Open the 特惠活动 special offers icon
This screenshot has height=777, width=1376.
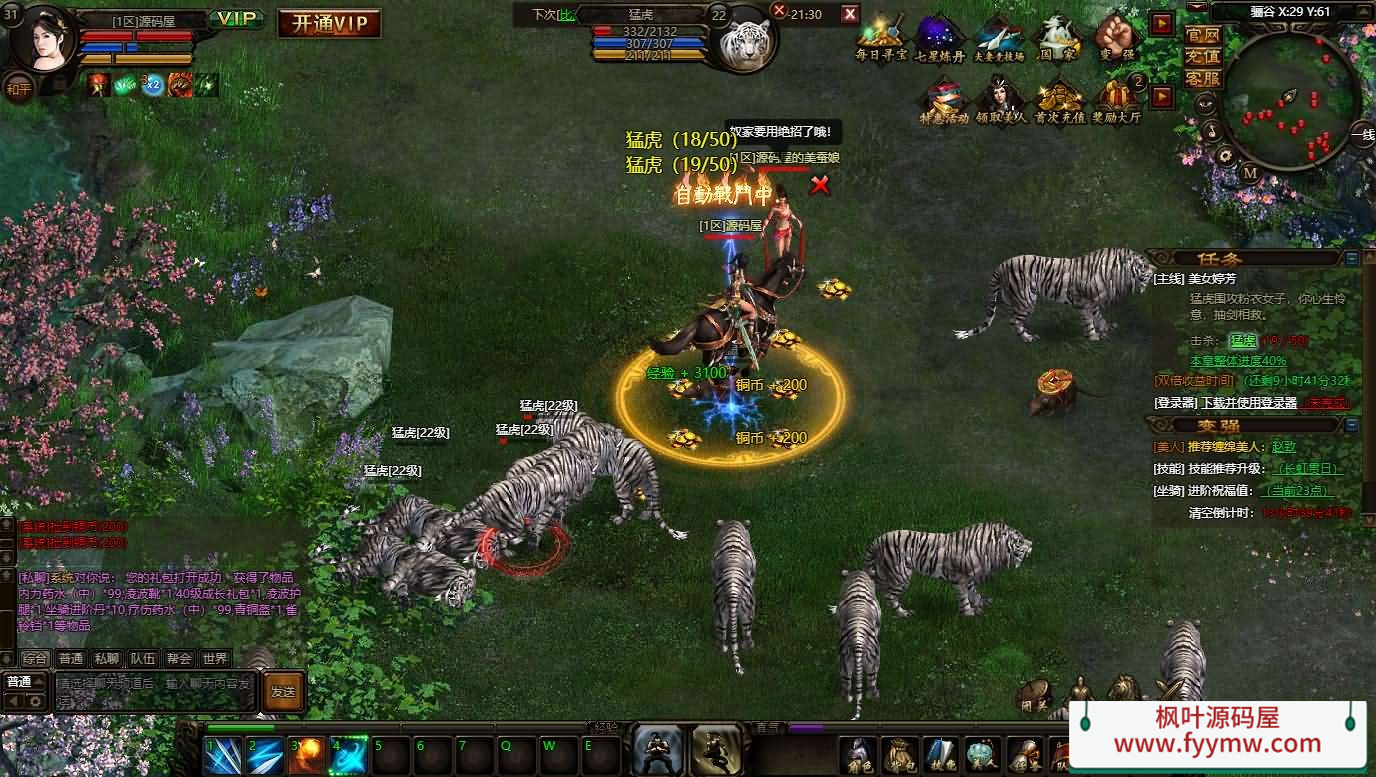(x=944, y=99)
